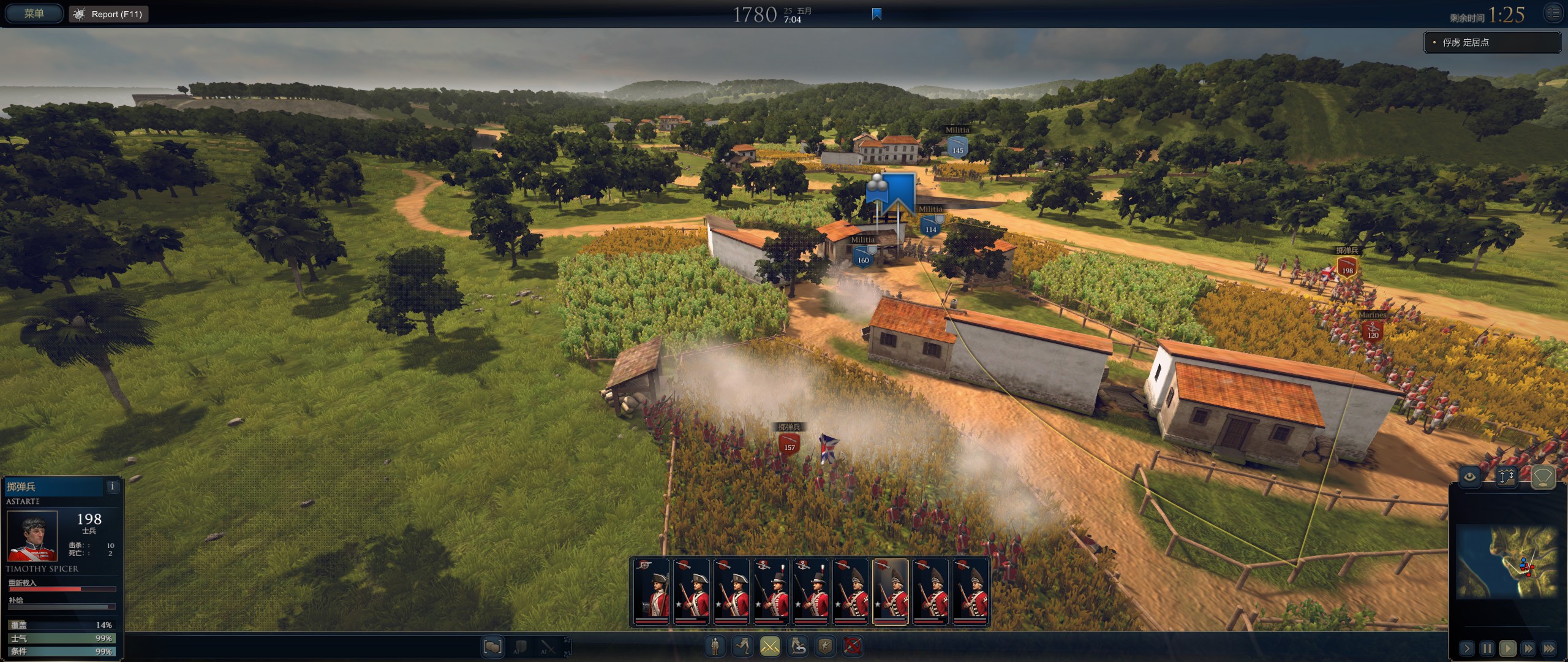Screen dimensions: 1568x662
Task: Open the bug Report (F11) button
Action: (x=109, y=14)
